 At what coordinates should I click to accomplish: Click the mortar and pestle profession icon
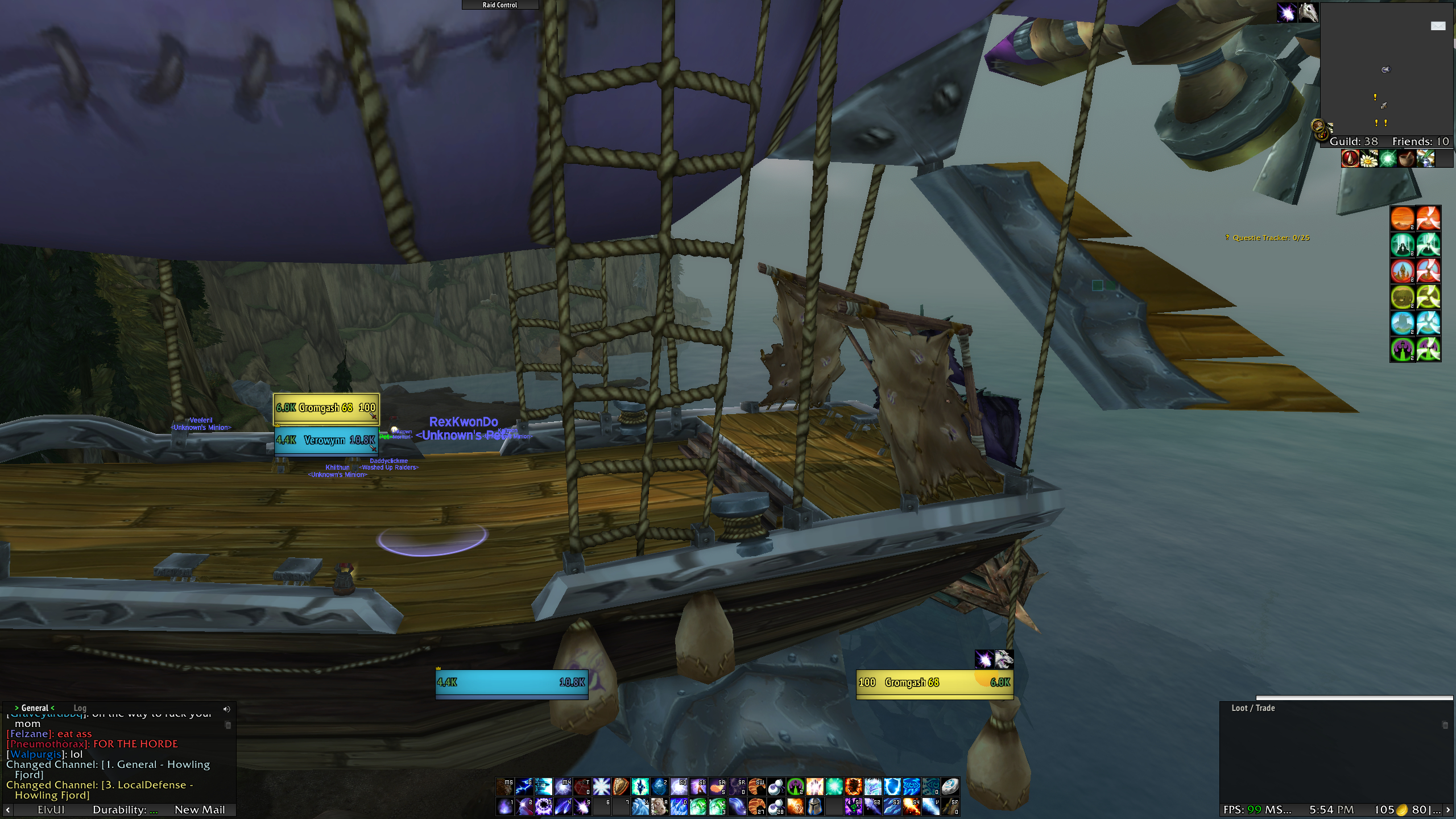point(1406,159)
